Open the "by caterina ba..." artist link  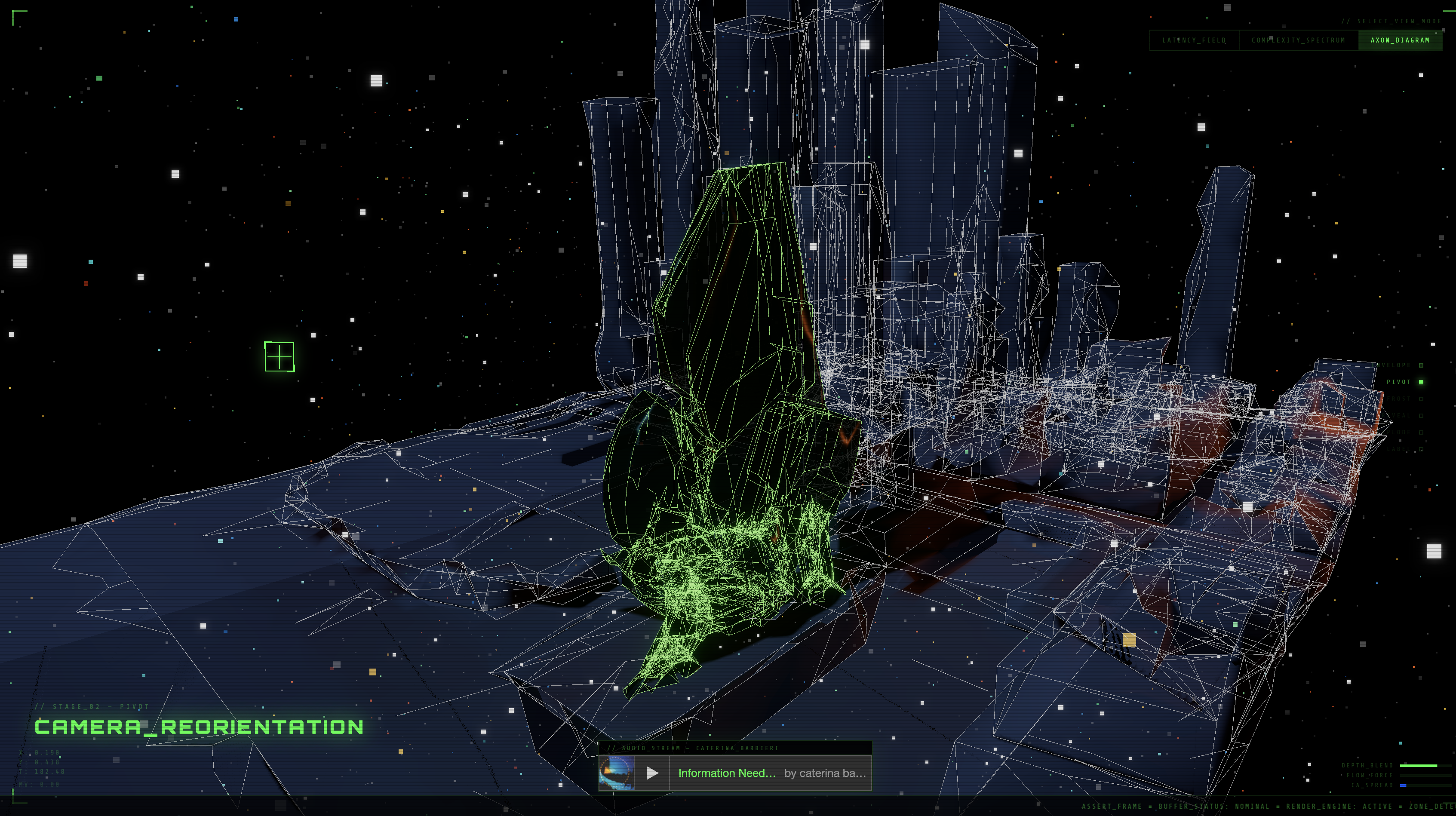(x=825, y=773)
